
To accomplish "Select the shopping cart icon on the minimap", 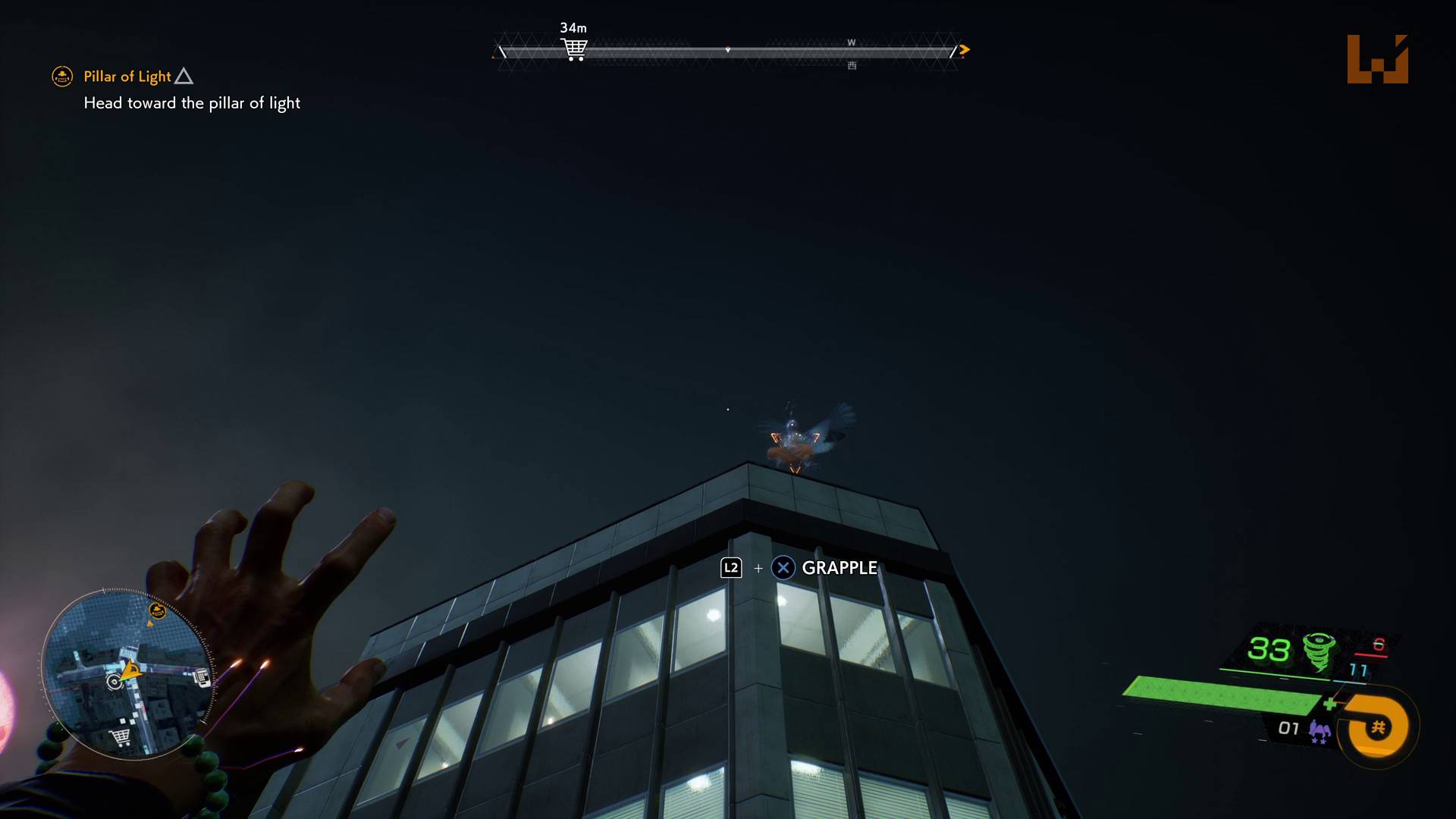I will click(x=120, y=736).
